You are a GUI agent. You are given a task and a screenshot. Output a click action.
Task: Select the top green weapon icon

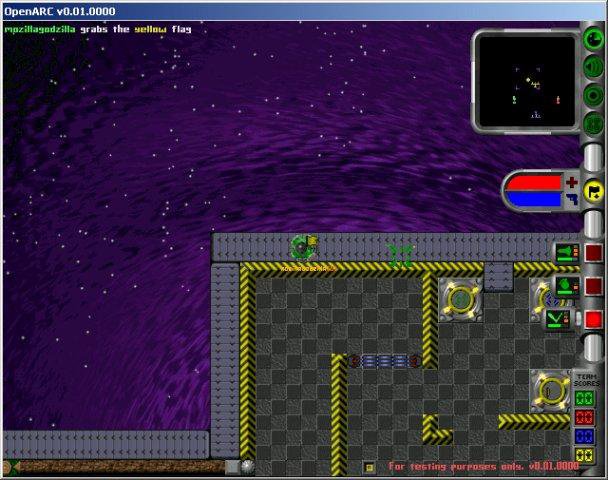[x=566, y=252]
